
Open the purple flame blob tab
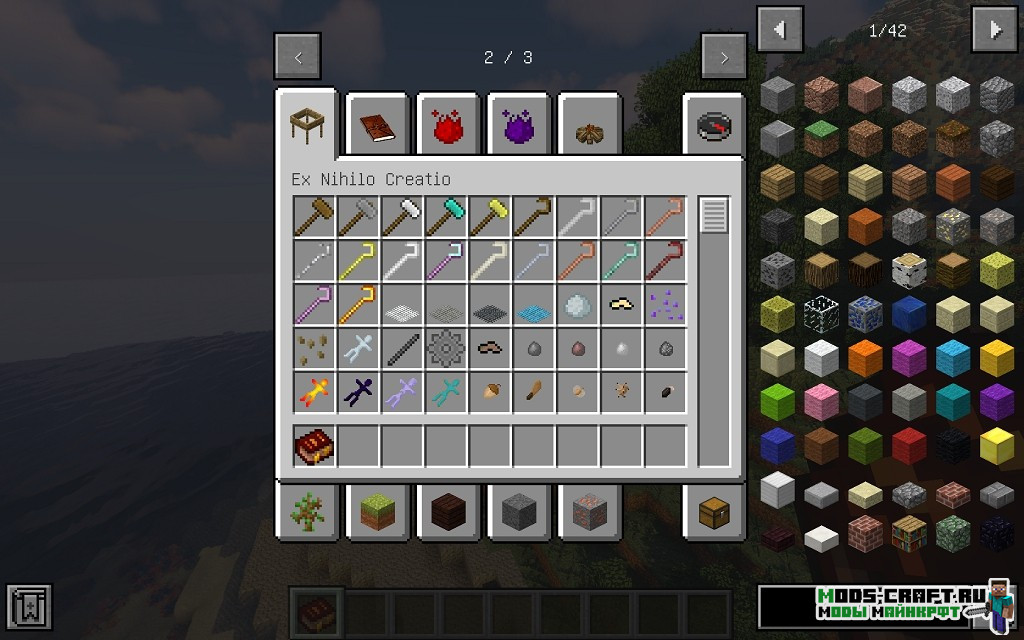pyautogui.click(x=519, y=125)
